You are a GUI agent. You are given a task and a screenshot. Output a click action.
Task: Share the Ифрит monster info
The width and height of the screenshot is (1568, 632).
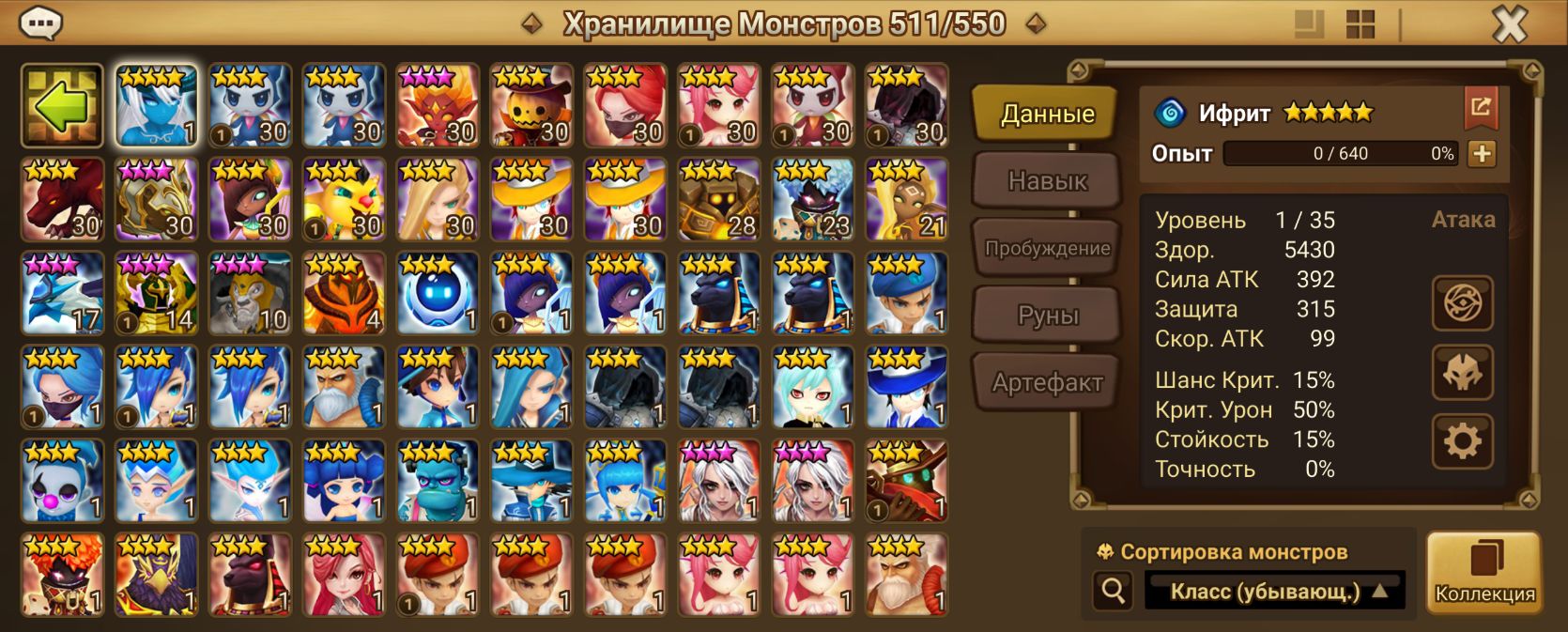1481,108
